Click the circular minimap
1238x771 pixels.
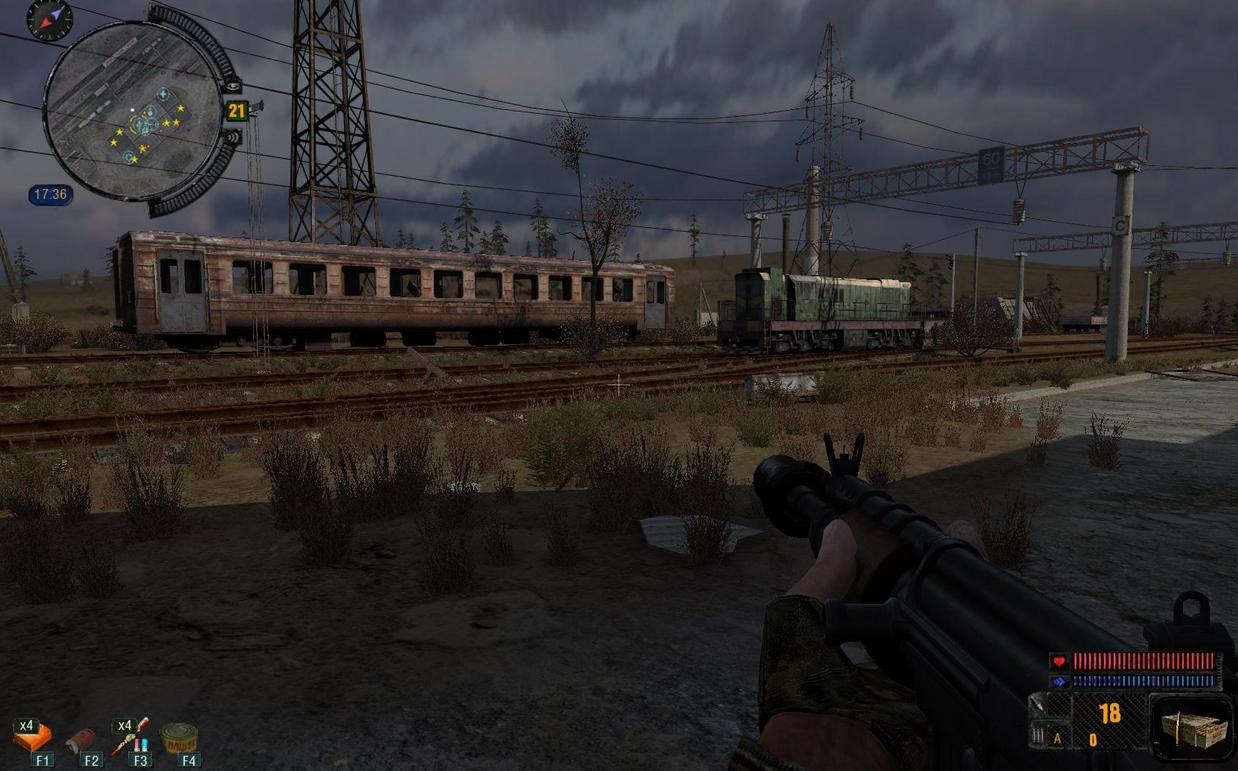pos(132,110)
